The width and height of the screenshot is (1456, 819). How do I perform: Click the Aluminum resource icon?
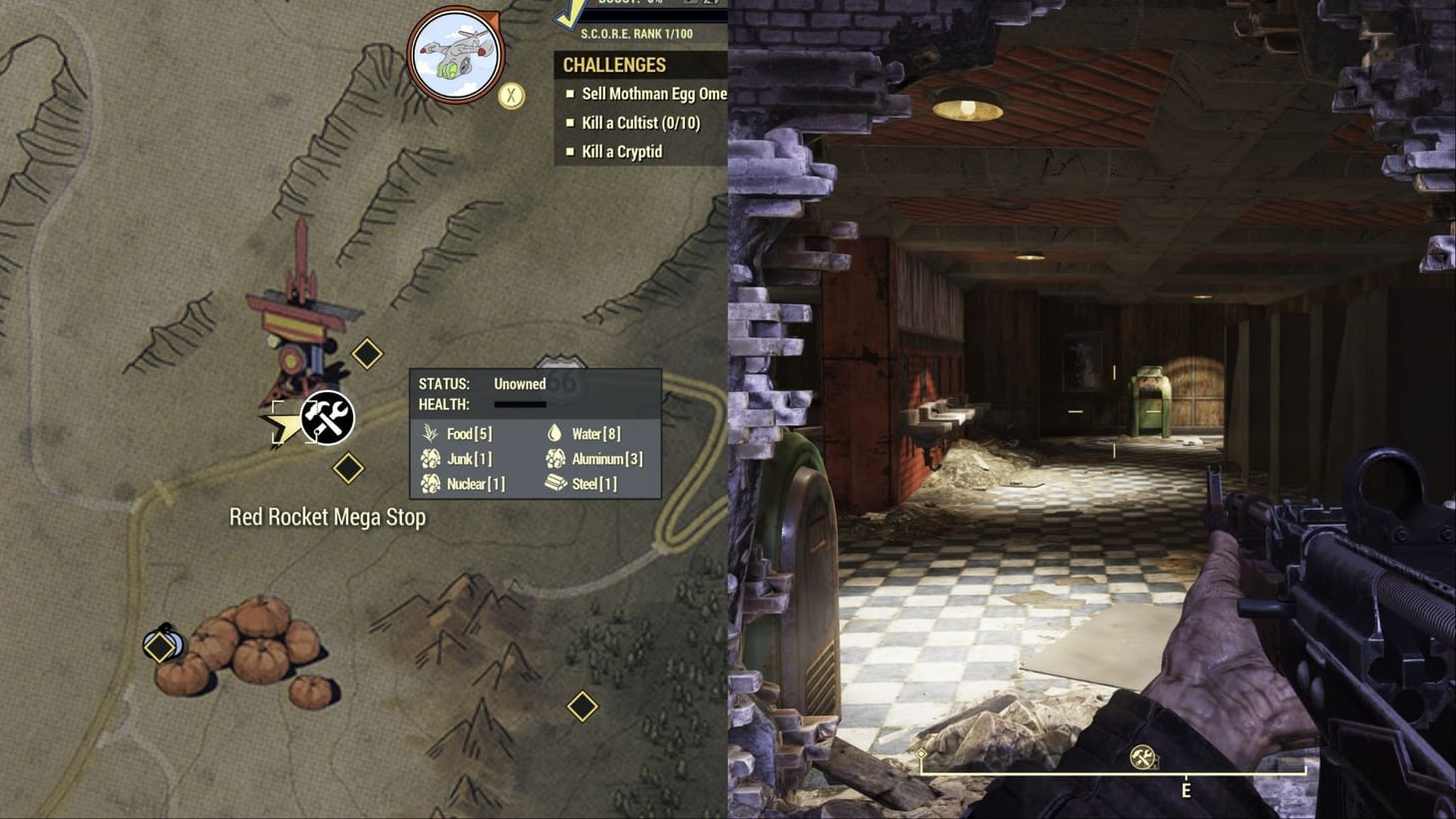553,459
